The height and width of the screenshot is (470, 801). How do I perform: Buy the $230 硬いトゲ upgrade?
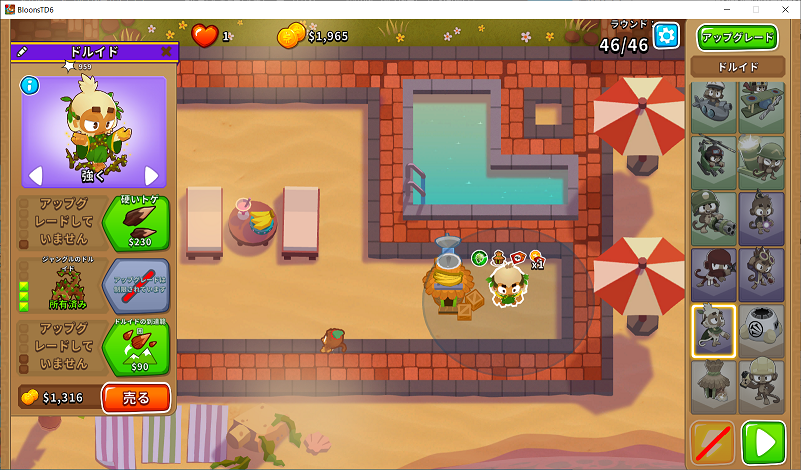pyautogui.click(x=136, y=222)
